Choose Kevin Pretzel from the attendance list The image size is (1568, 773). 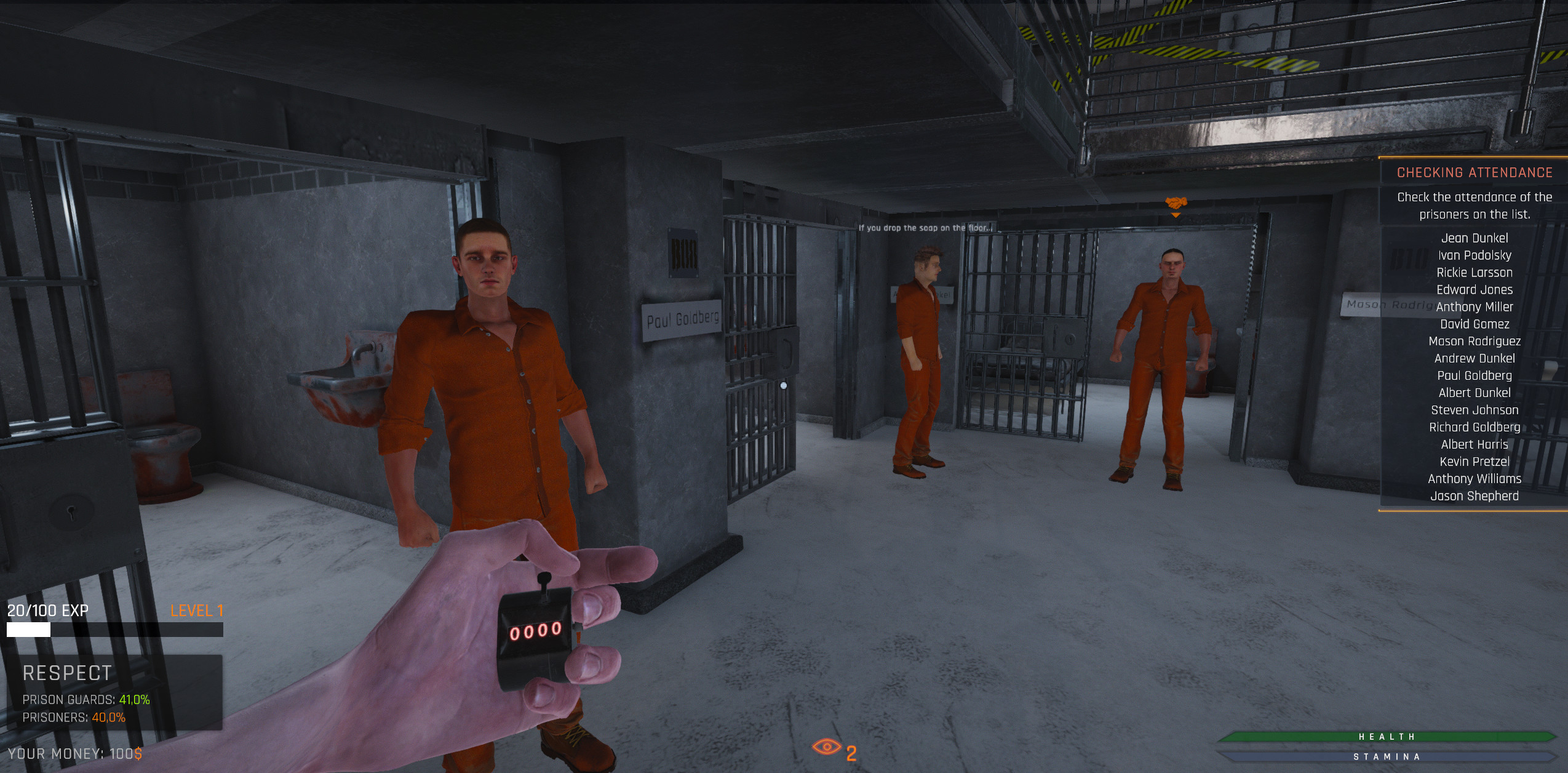[1474, 462]
